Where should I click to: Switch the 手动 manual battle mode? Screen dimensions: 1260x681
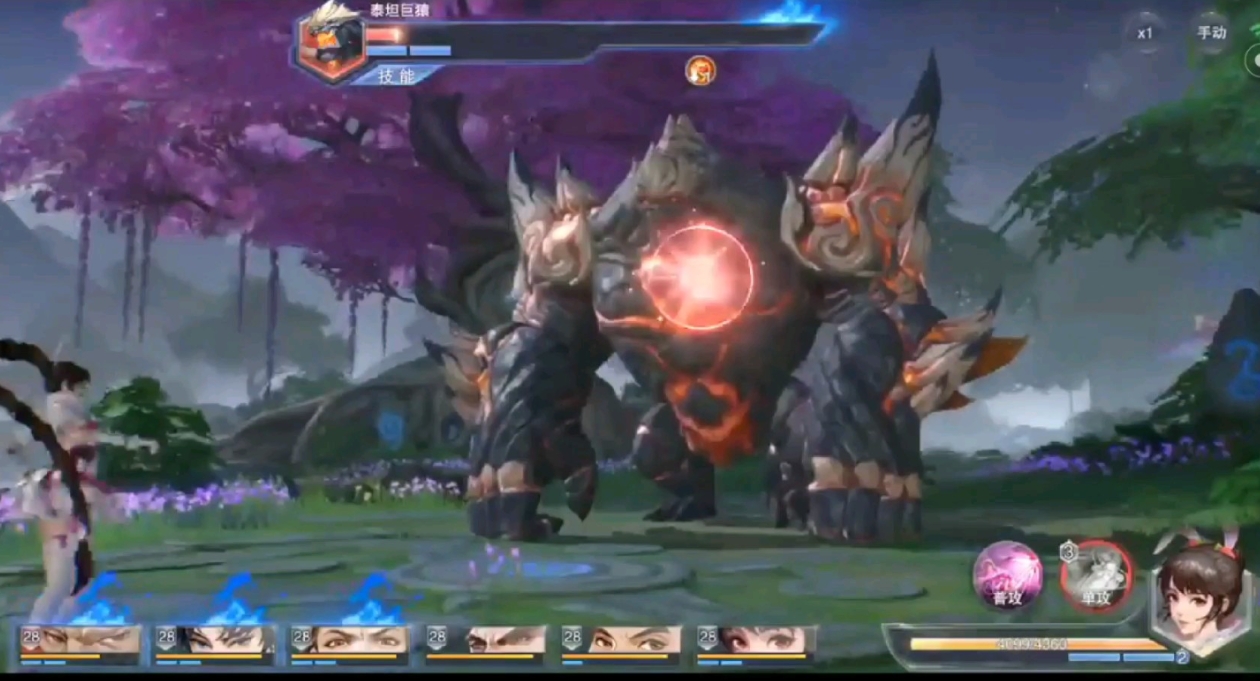1211,32
